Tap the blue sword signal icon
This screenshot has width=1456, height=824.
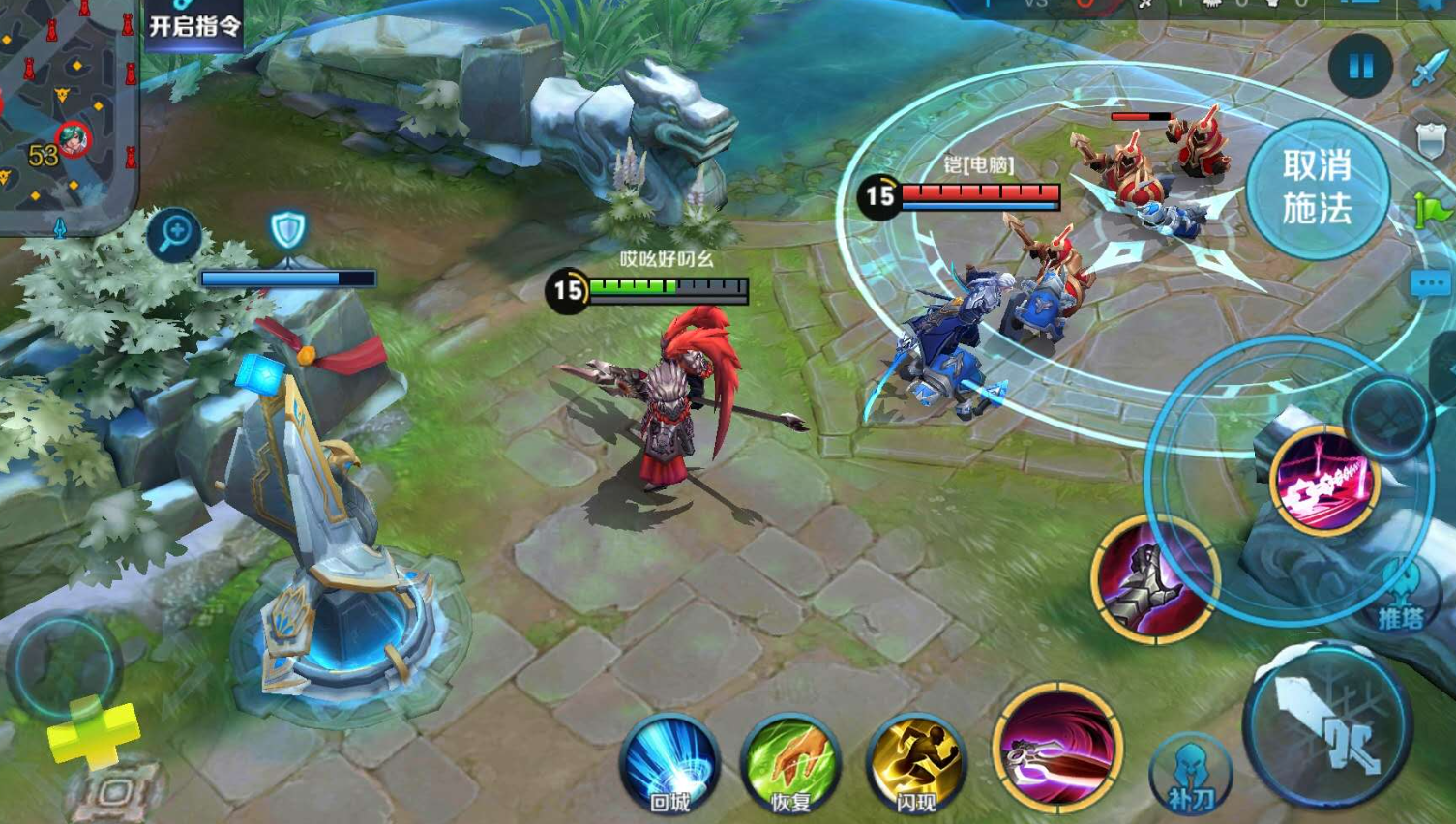click(1429, 70)
